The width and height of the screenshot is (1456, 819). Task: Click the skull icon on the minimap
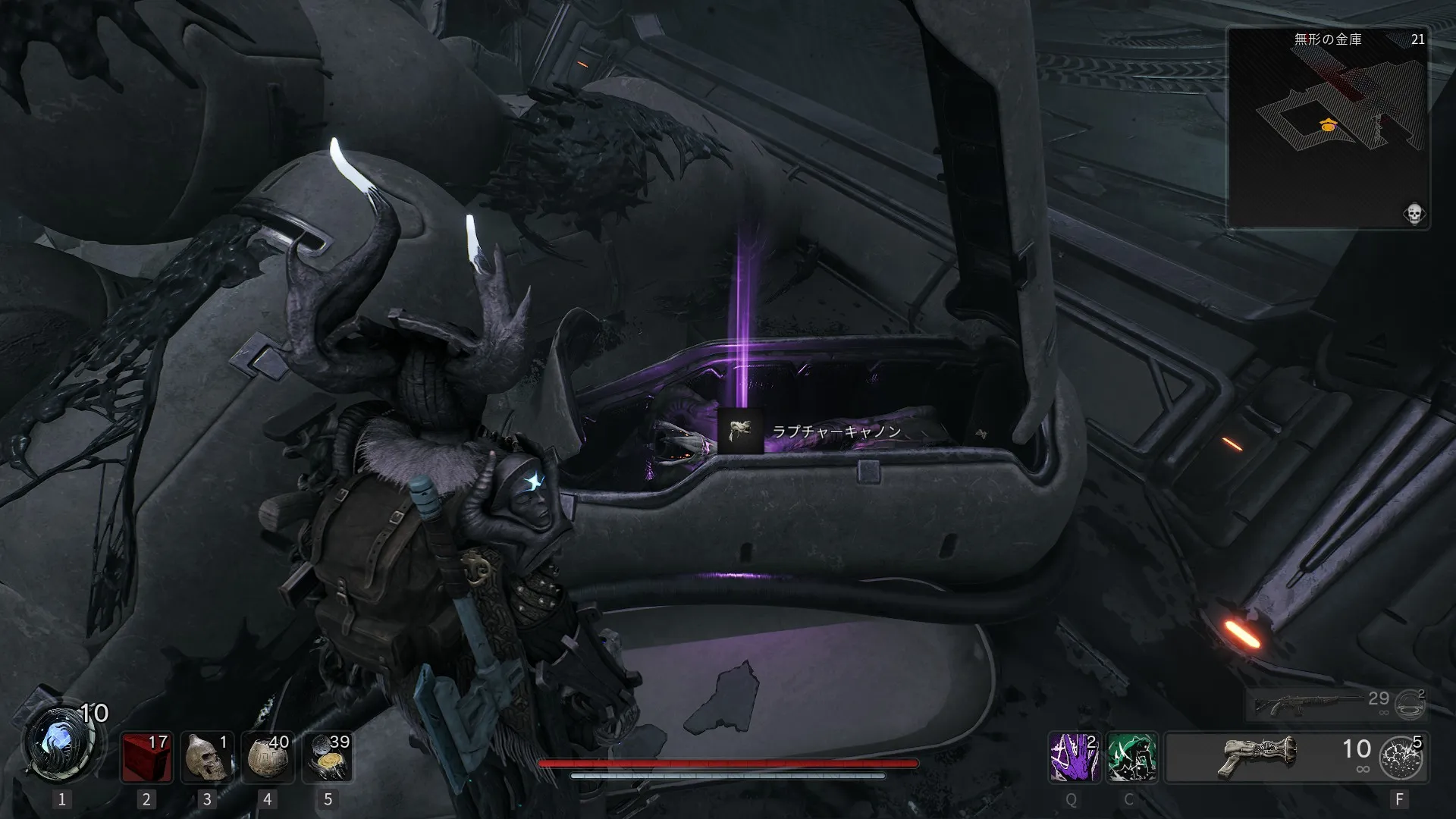point(1414,214)
